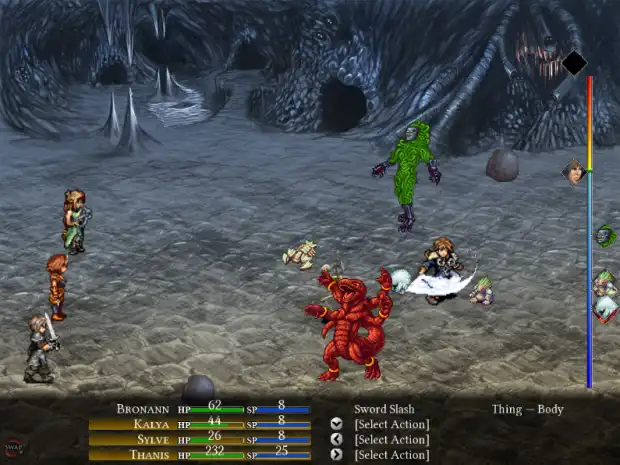Image resolution: width=620 pixels, height=465 pixels.
Task: Click the Thing — Body target label
Action: click(527, 409)
